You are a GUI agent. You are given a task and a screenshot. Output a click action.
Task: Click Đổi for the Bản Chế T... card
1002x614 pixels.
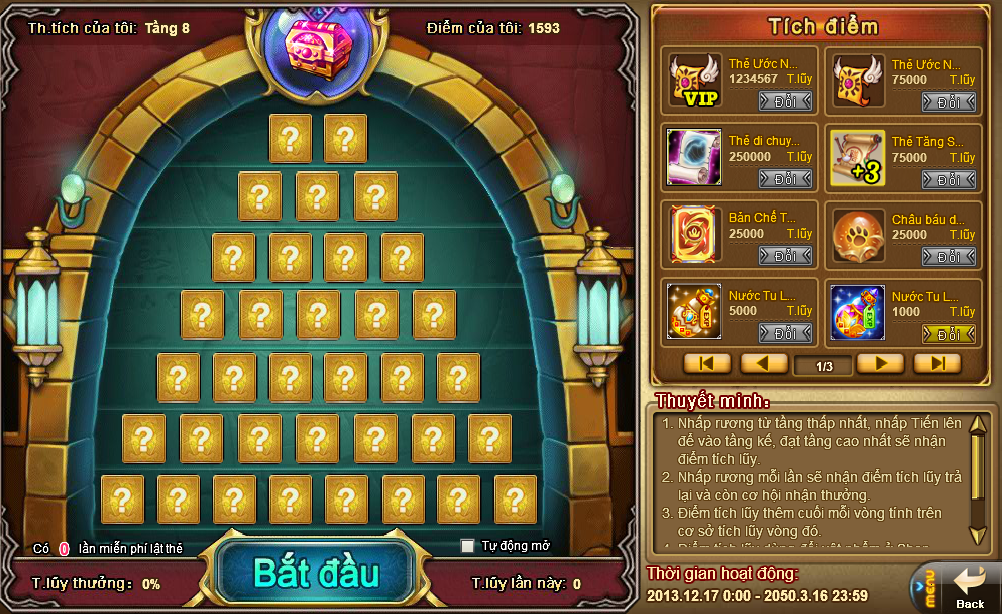(x=785, y=256)
